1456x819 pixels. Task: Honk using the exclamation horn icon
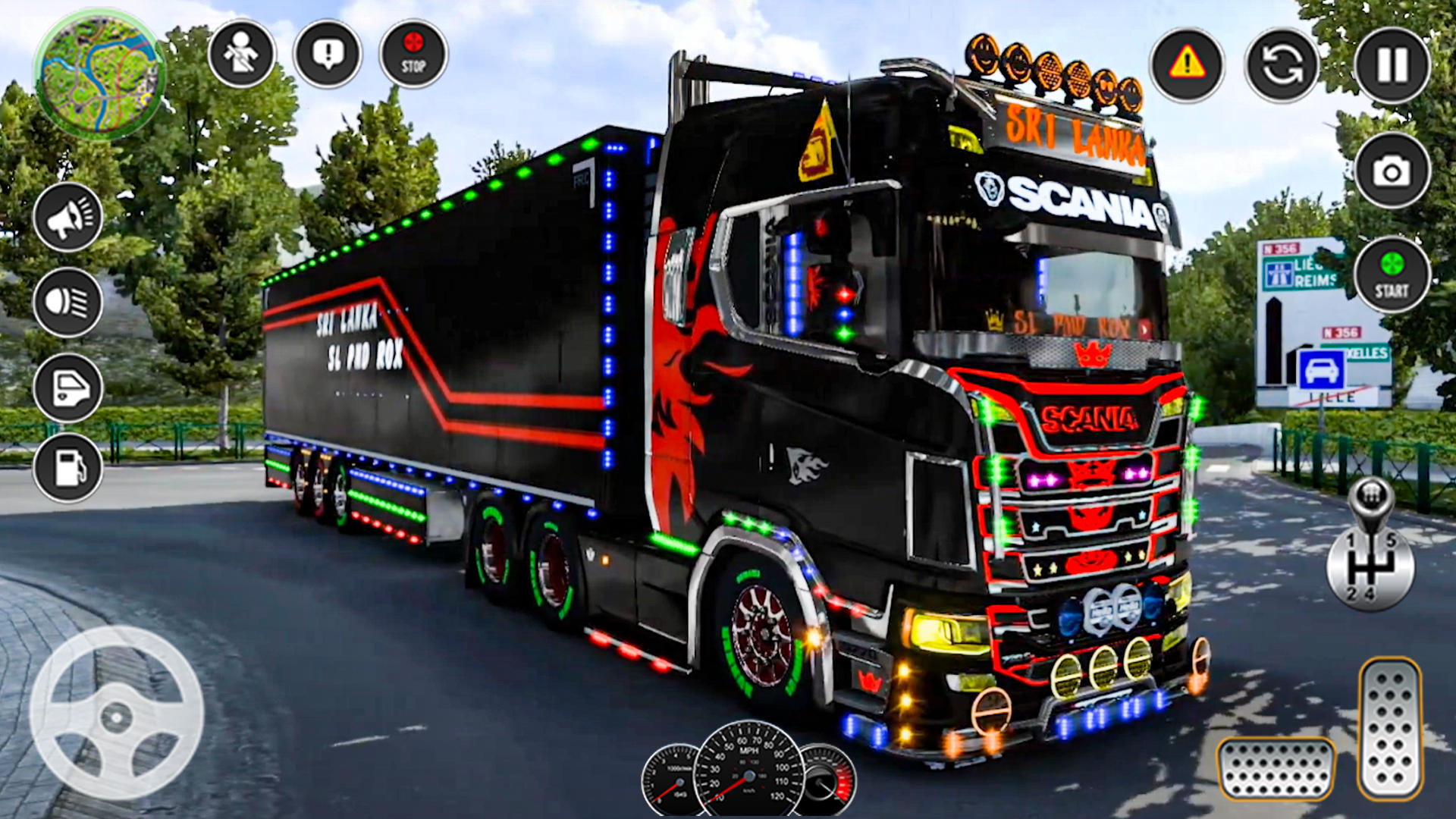(326, 55)
